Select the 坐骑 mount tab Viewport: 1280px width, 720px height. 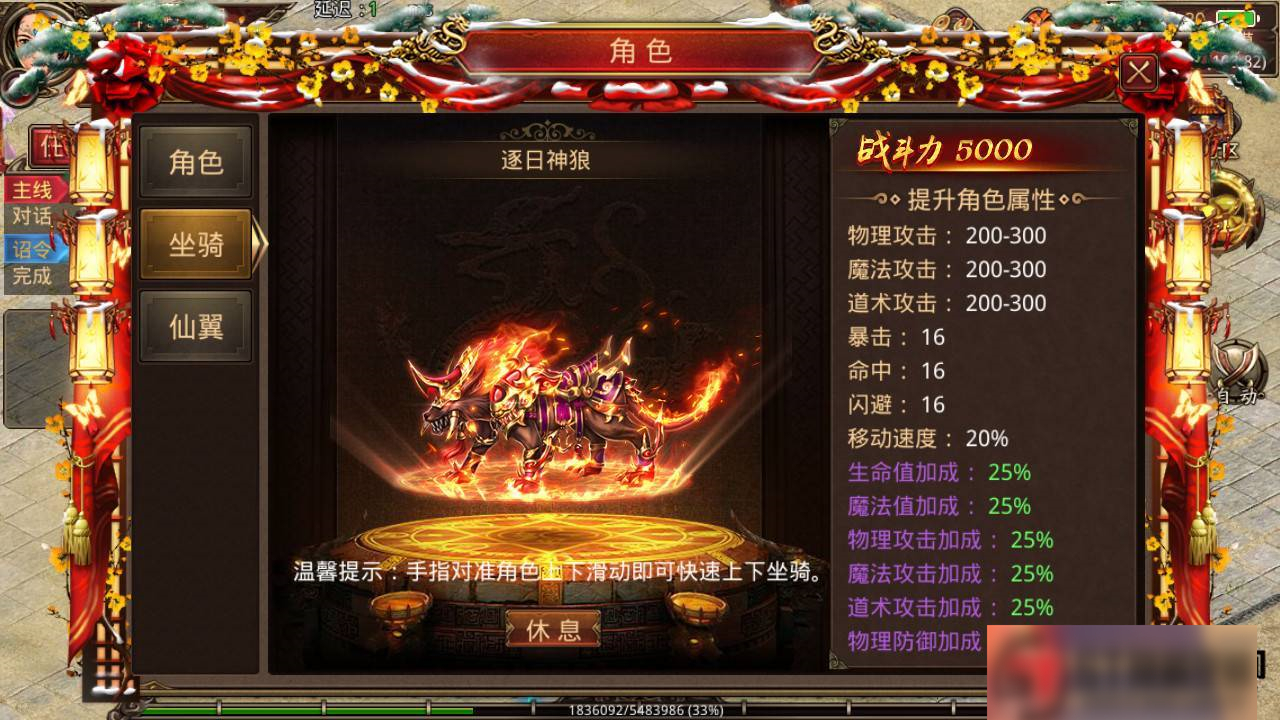click(x=196, y=243)
